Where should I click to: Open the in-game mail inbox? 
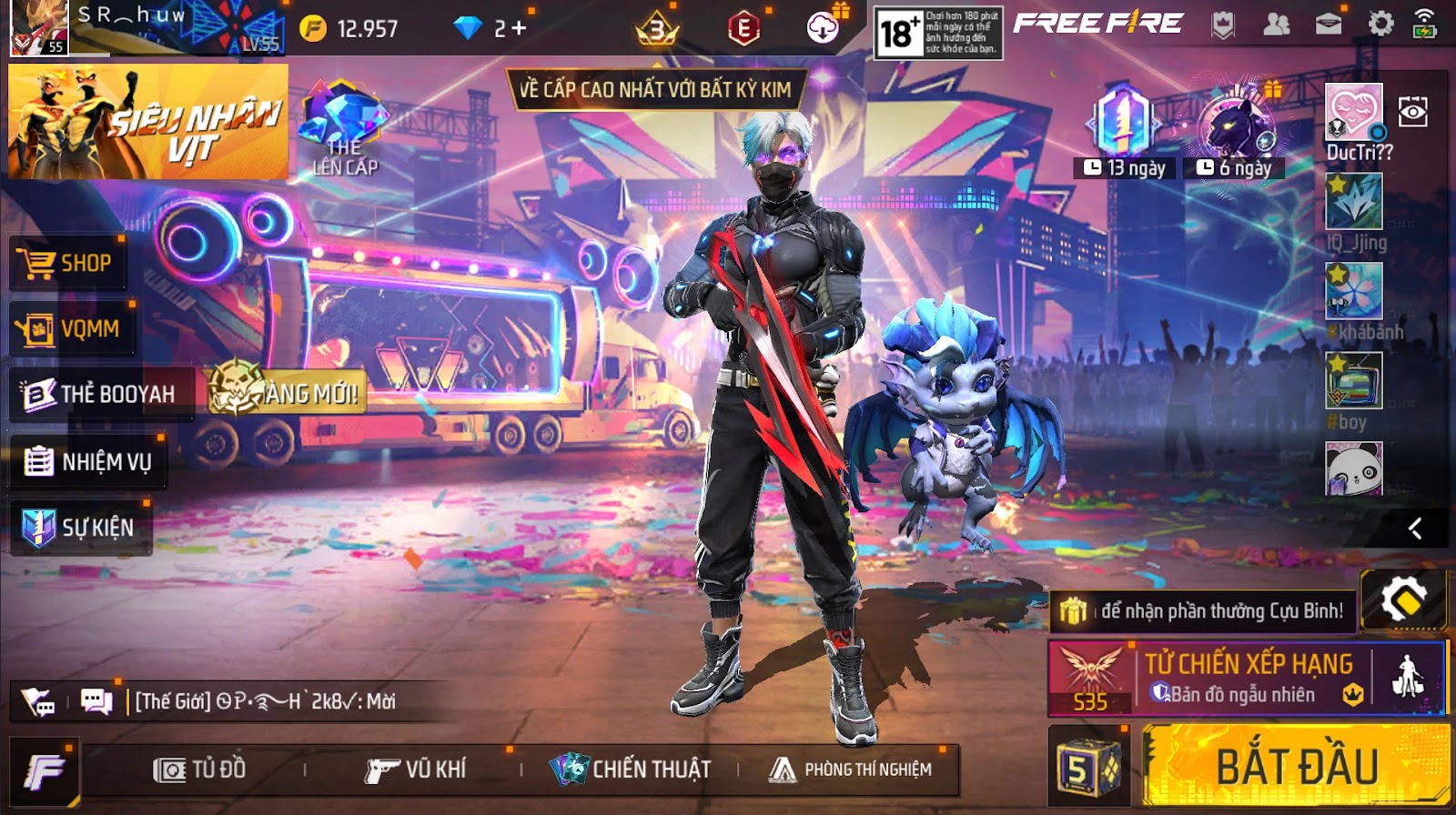pyautogui.click(x=1328, y=25)
